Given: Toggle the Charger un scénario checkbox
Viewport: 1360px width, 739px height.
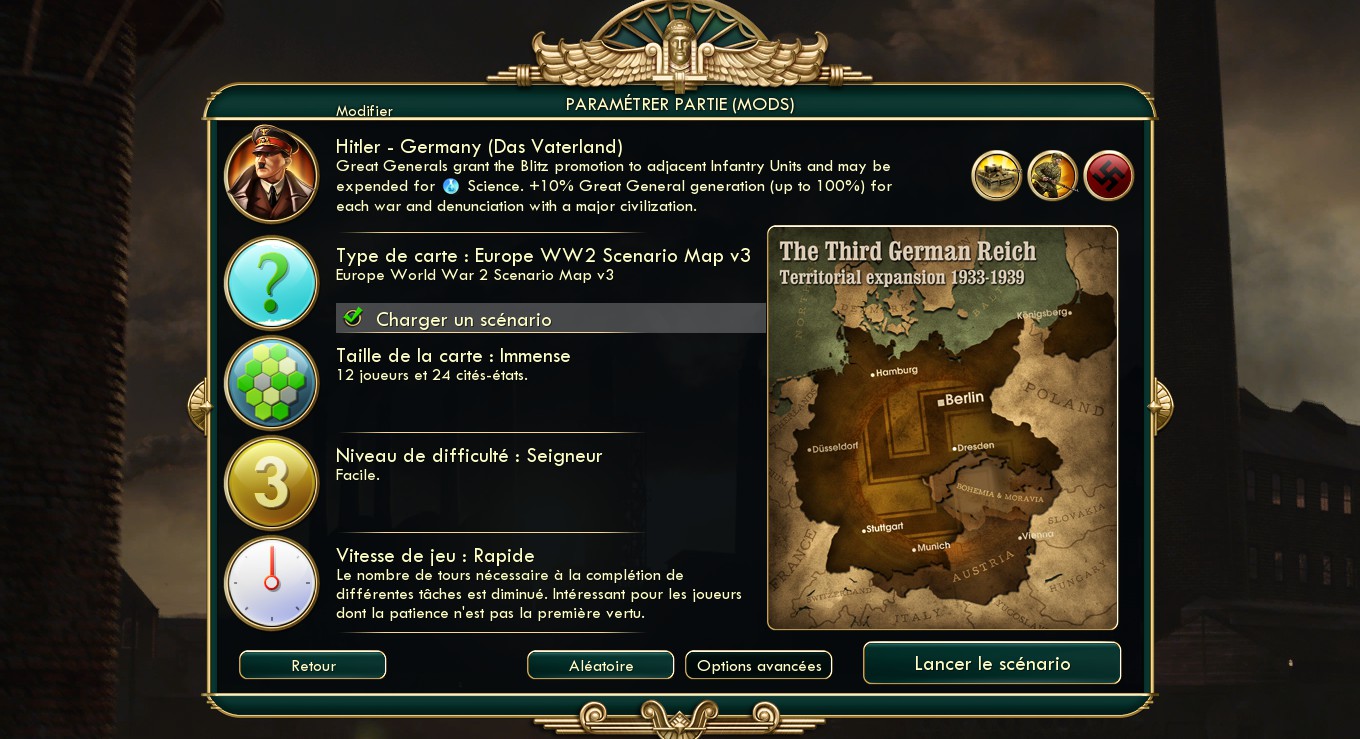Looking at the screenshot, I should click(x=353, y=318).
